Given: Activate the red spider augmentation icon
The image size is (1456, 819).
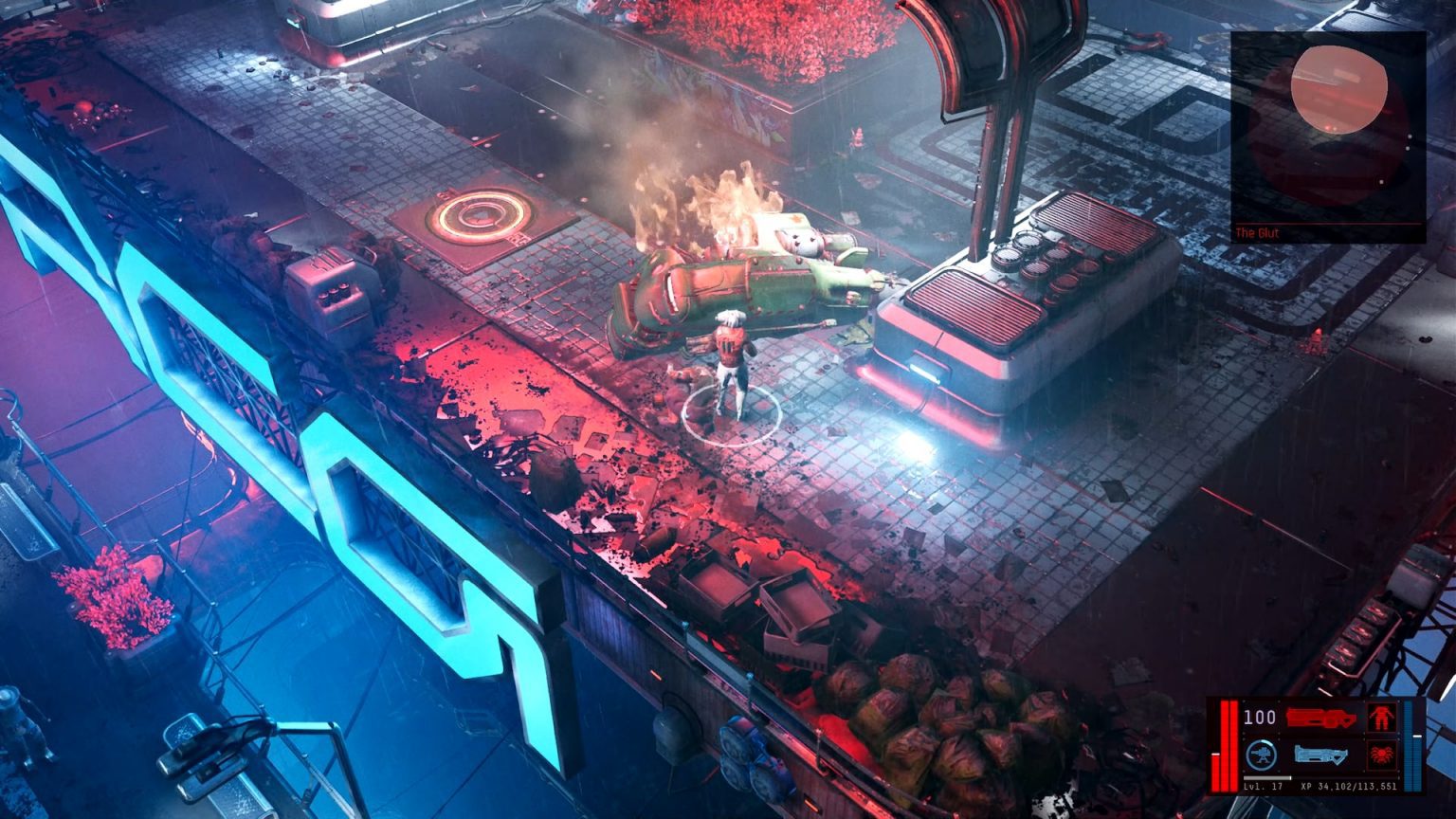Looking at the screenshot, I should (x=1382, y=754).
